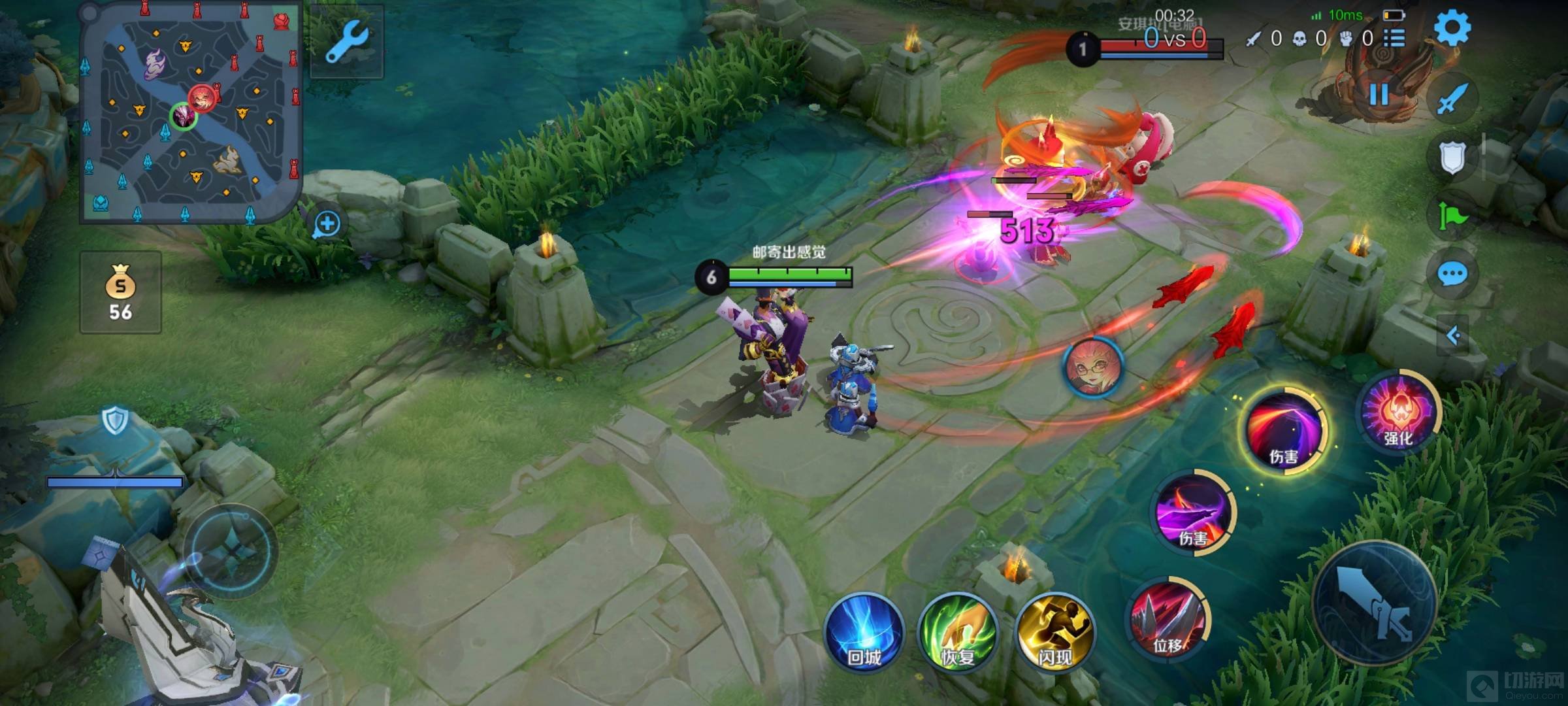Cast the gold-ringed red slash 伤害 skill
Screen dimensions: 1568x706
point(1284,429)
